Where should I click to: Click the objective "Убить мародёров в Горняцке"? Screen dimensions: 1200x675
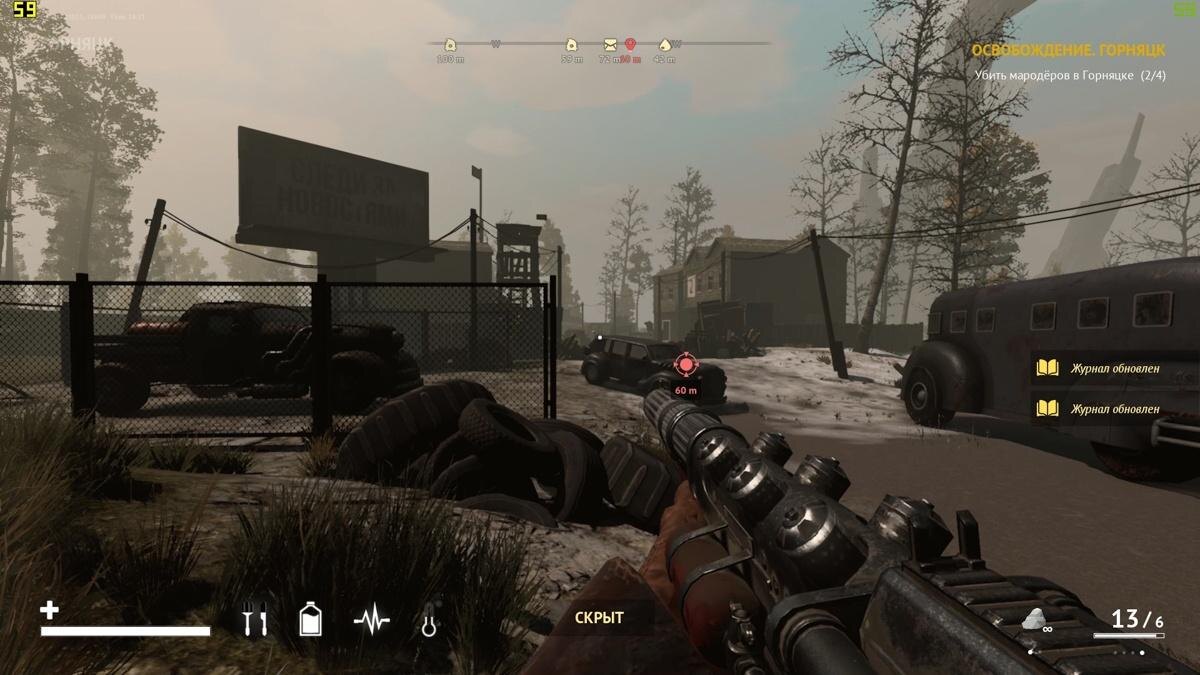click(1070, 75)
